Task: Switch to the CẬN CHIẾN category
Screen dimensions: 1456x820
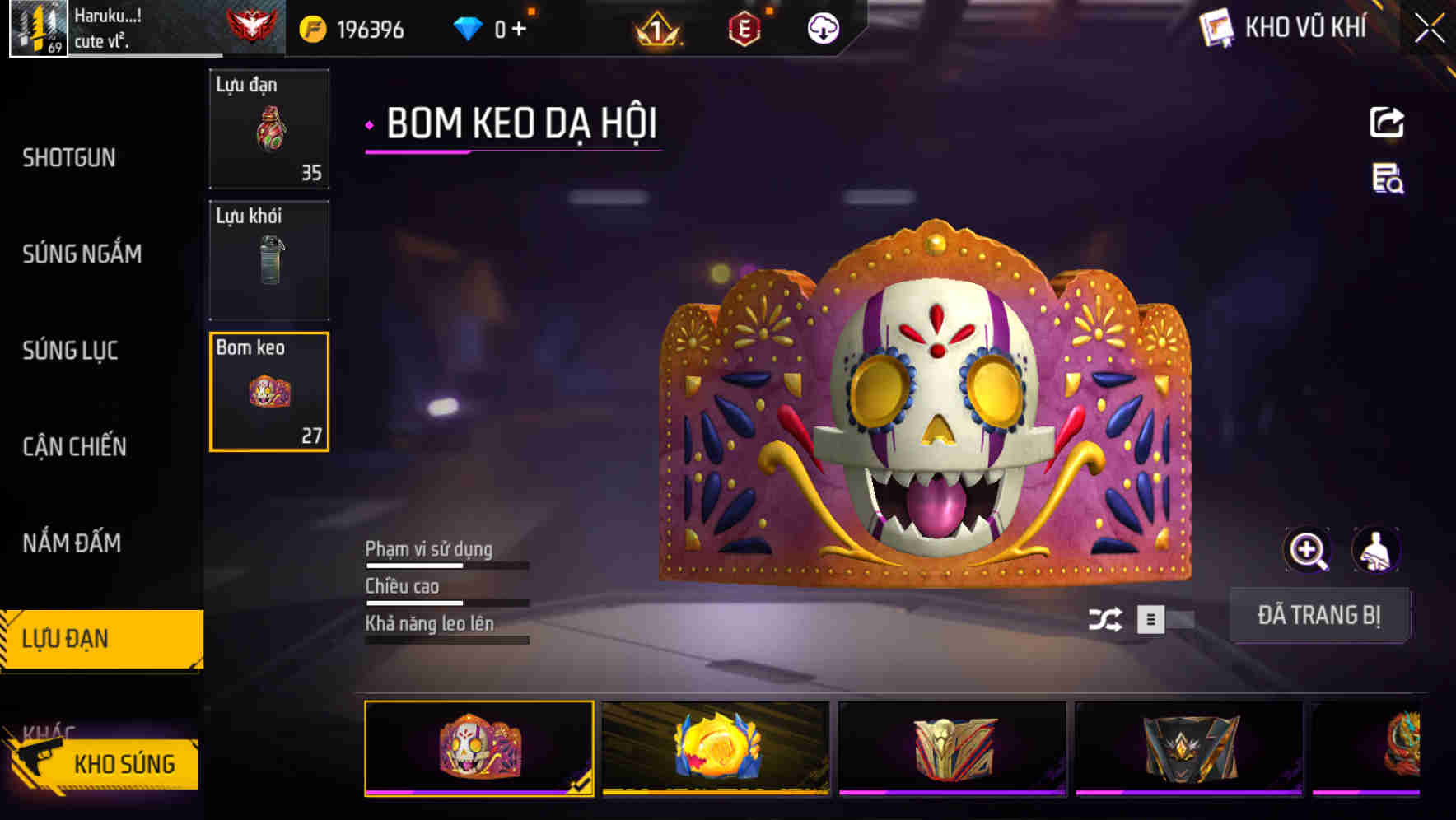Action: 73,447
